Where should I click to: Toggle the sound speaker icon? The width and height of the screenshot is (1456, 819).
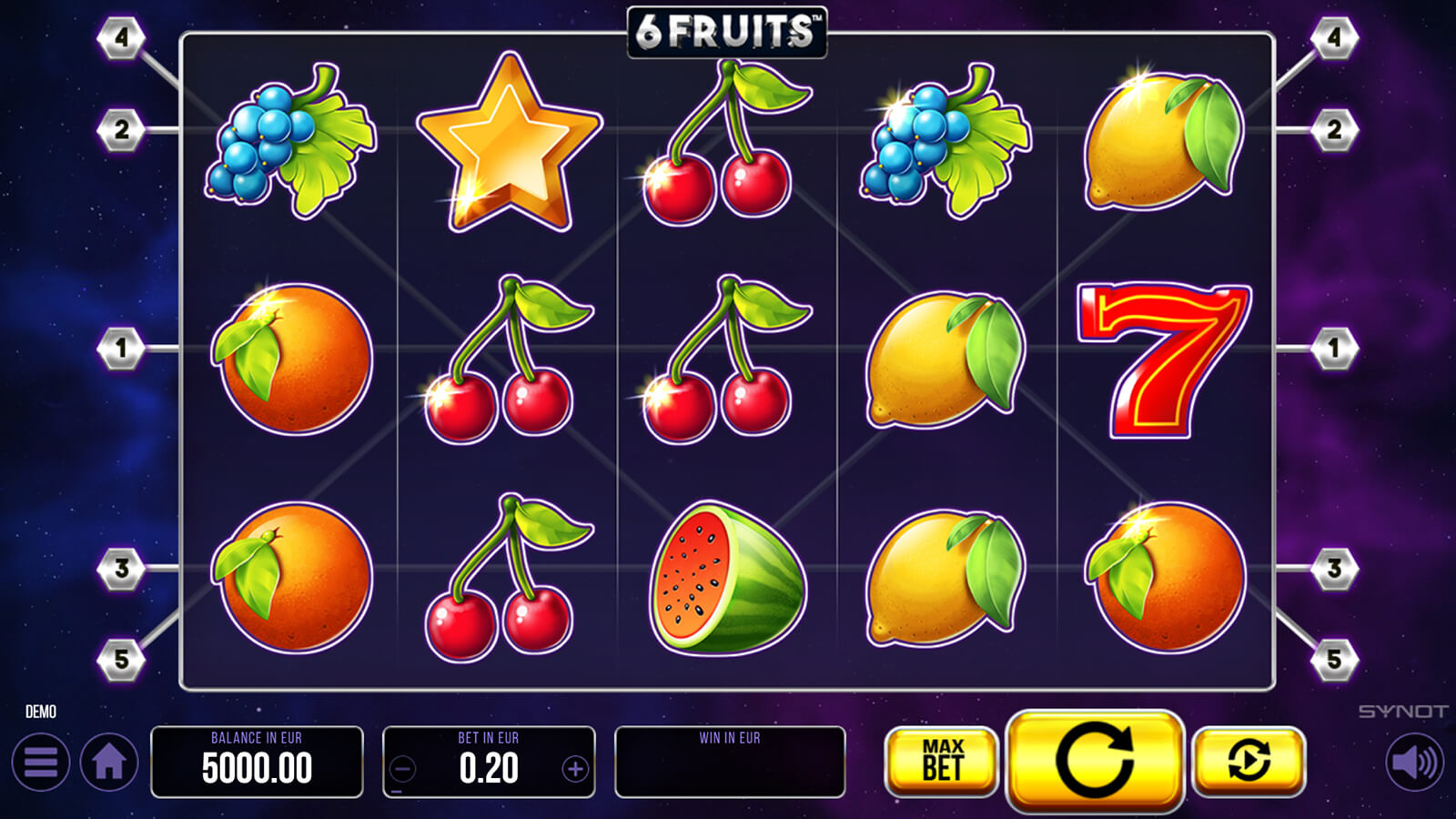(x=1414, y=762)
